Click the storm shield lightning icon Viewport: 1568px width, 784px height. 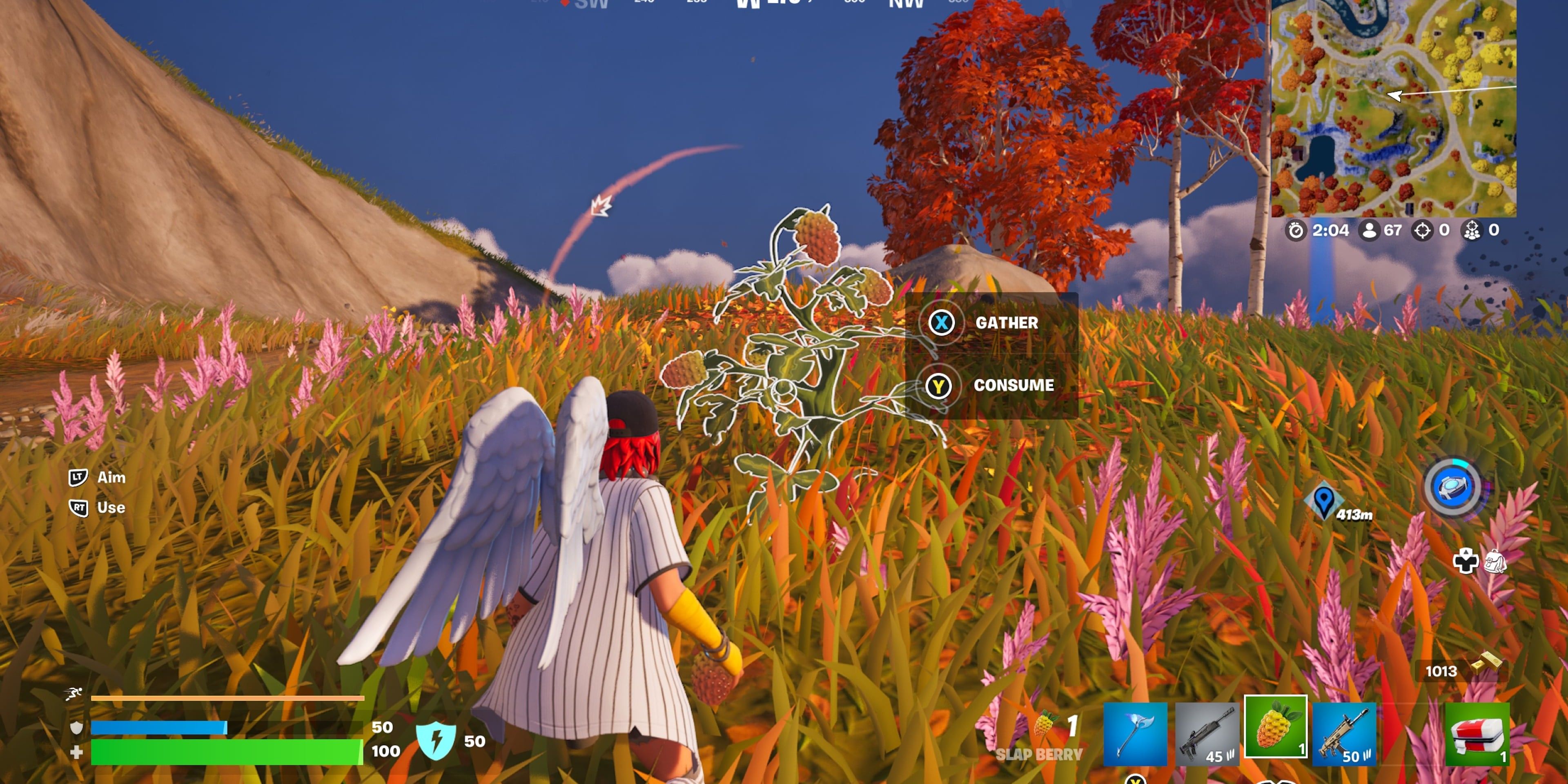coord(435,740)
